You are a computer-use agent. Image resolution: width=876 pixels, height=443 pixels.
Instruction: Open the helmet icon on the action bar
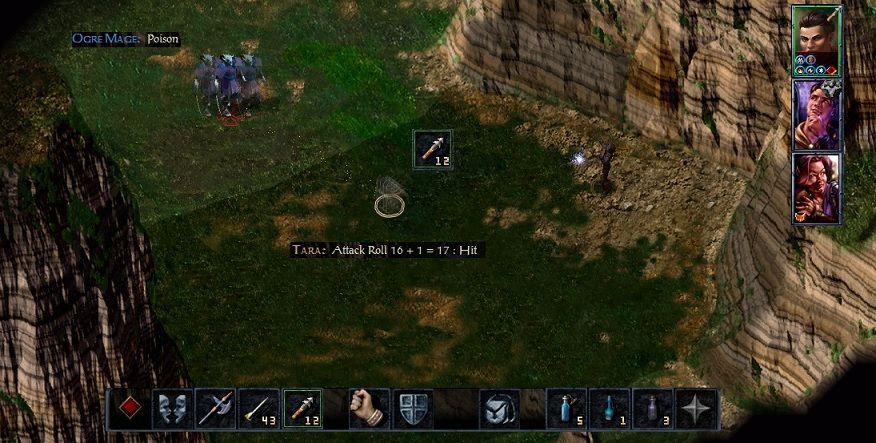click(499, 409)
